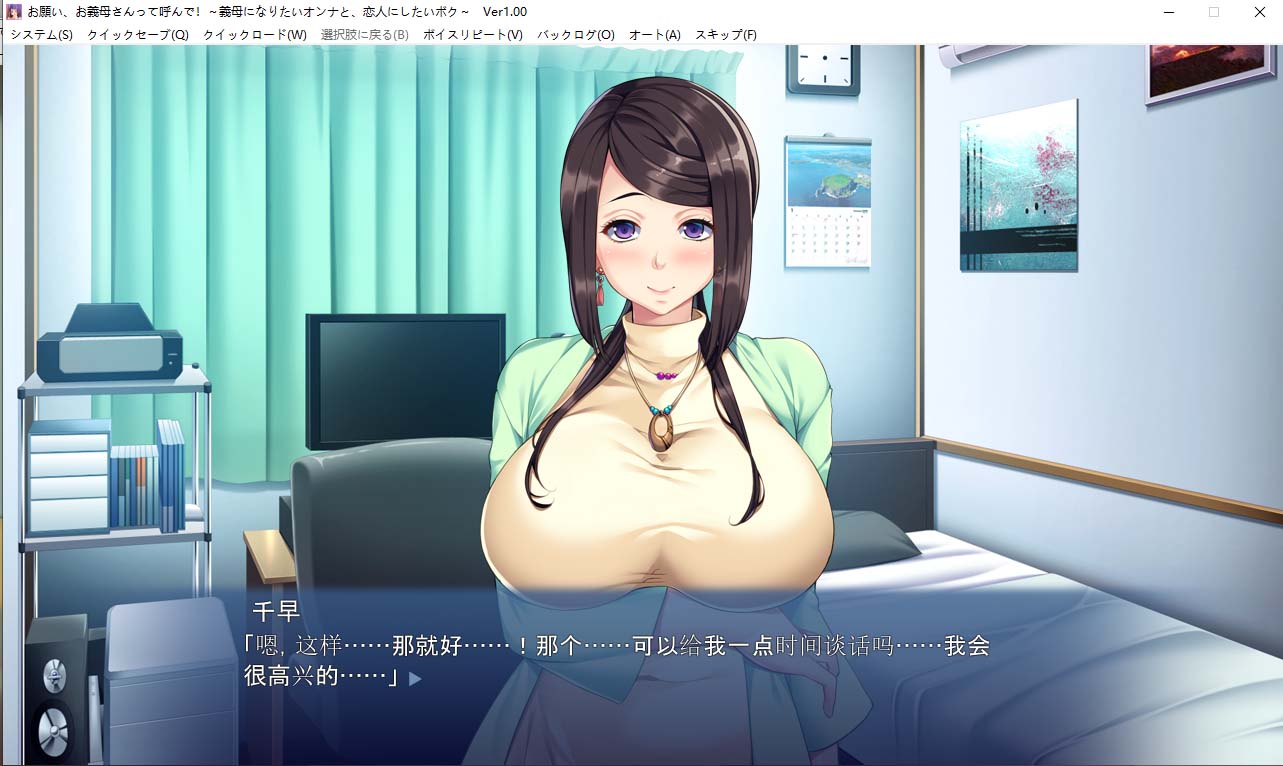Click the game icon in the title bar
Image resolution: width=1283 pixels, height=766 pixels.
coord(12,11)
